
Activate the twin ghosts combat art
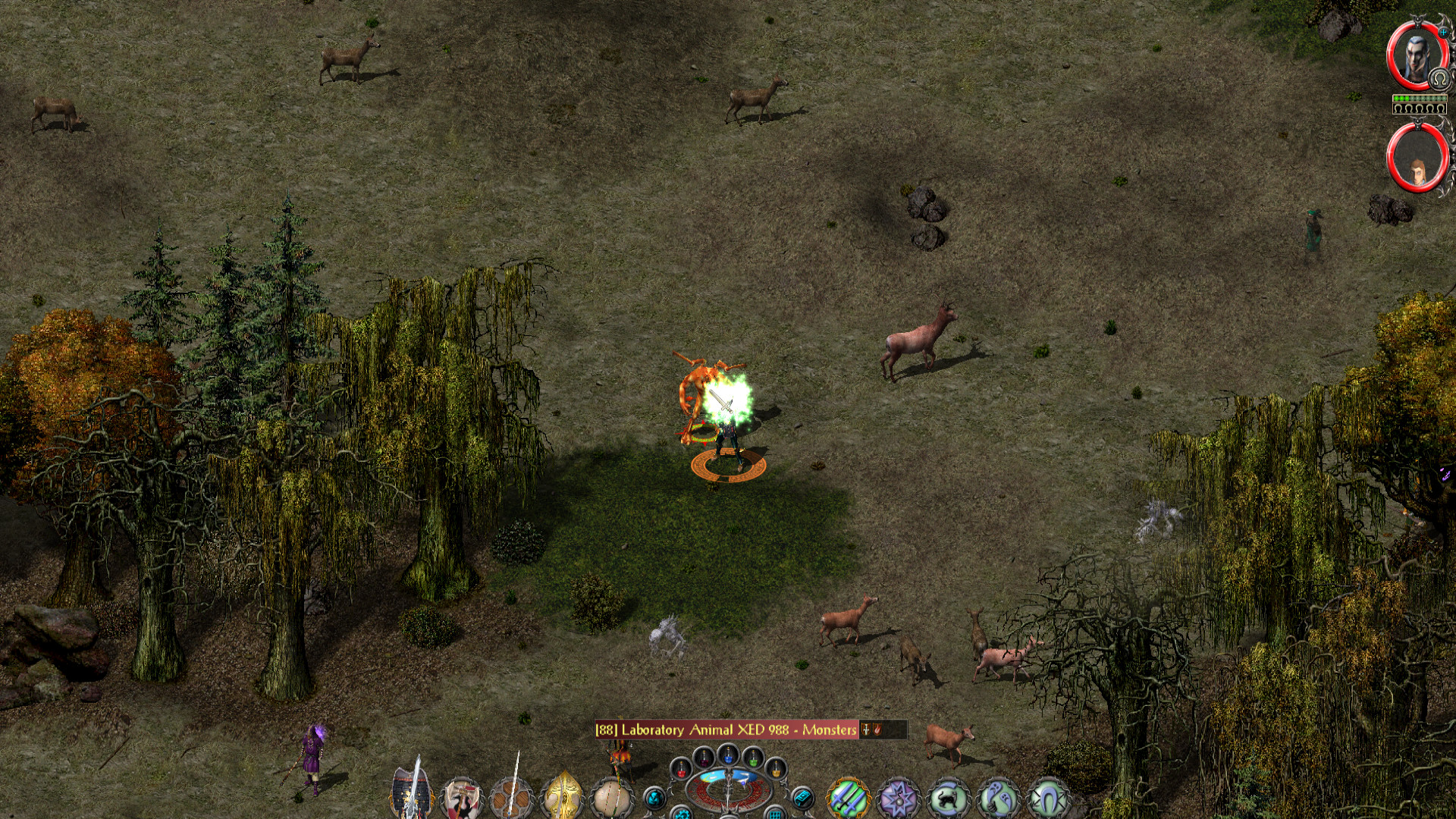(x=999, y=798)
